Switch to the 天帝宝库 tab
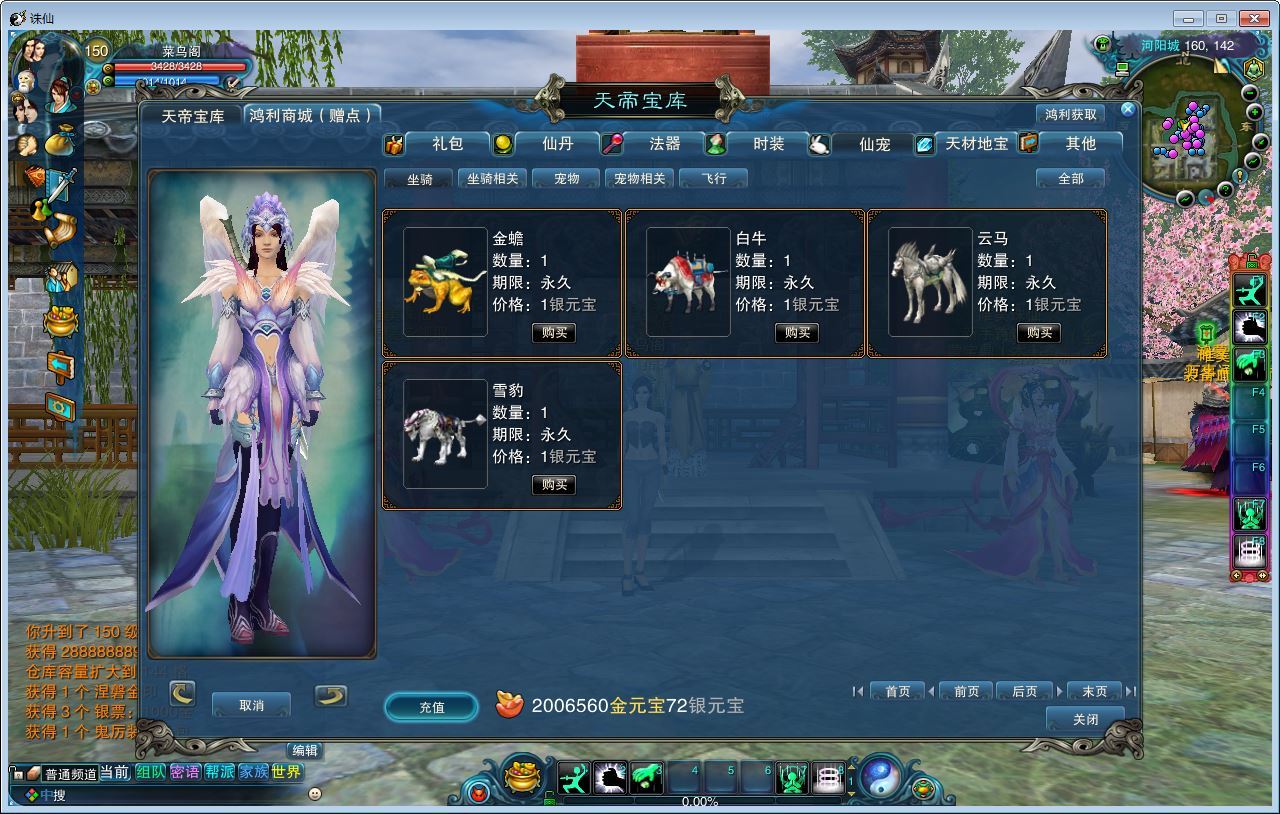This screenshot has height=814, width=1280. 193,116
